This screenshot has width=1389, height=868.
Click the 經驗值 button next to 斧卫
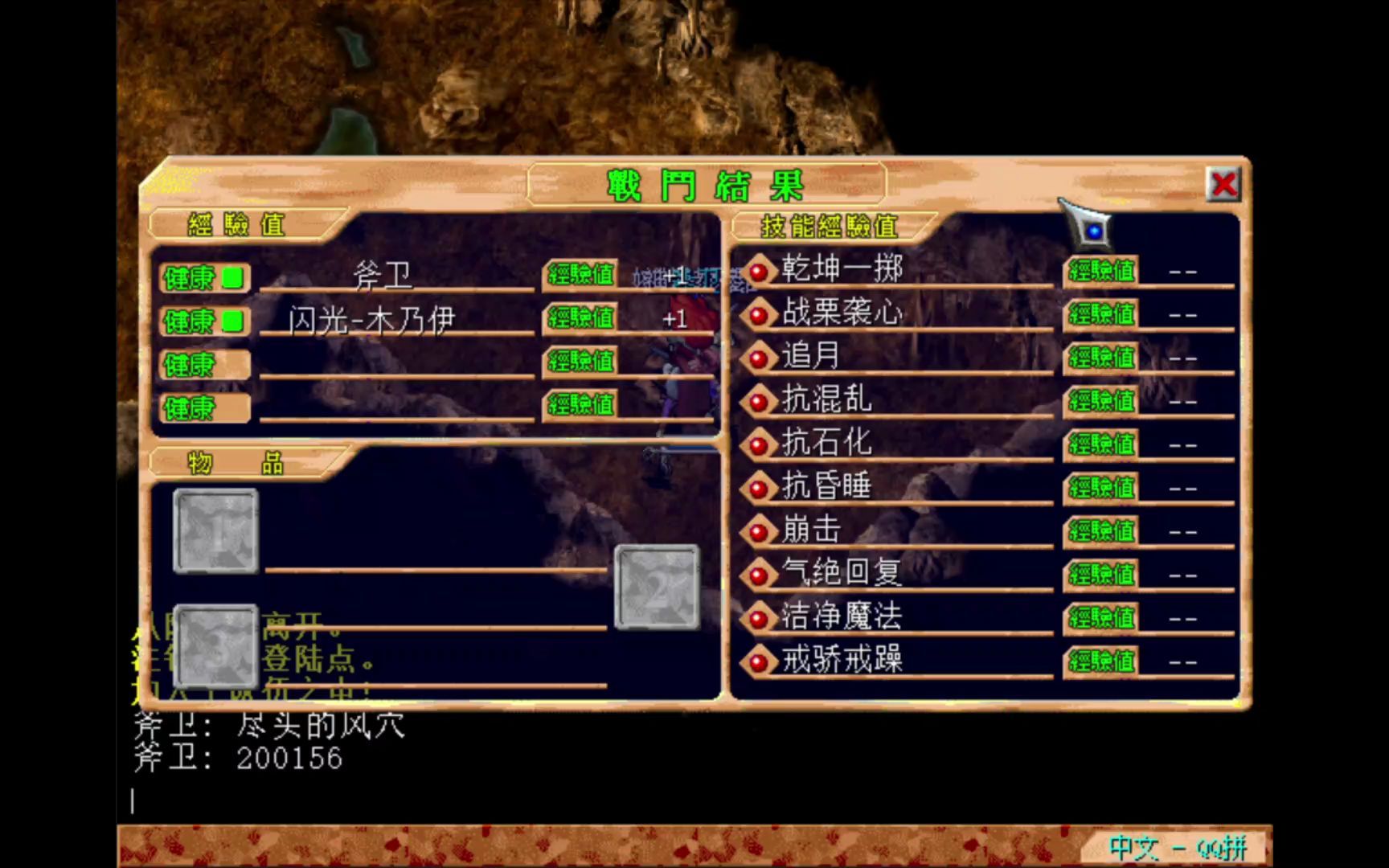coord(579,273)
